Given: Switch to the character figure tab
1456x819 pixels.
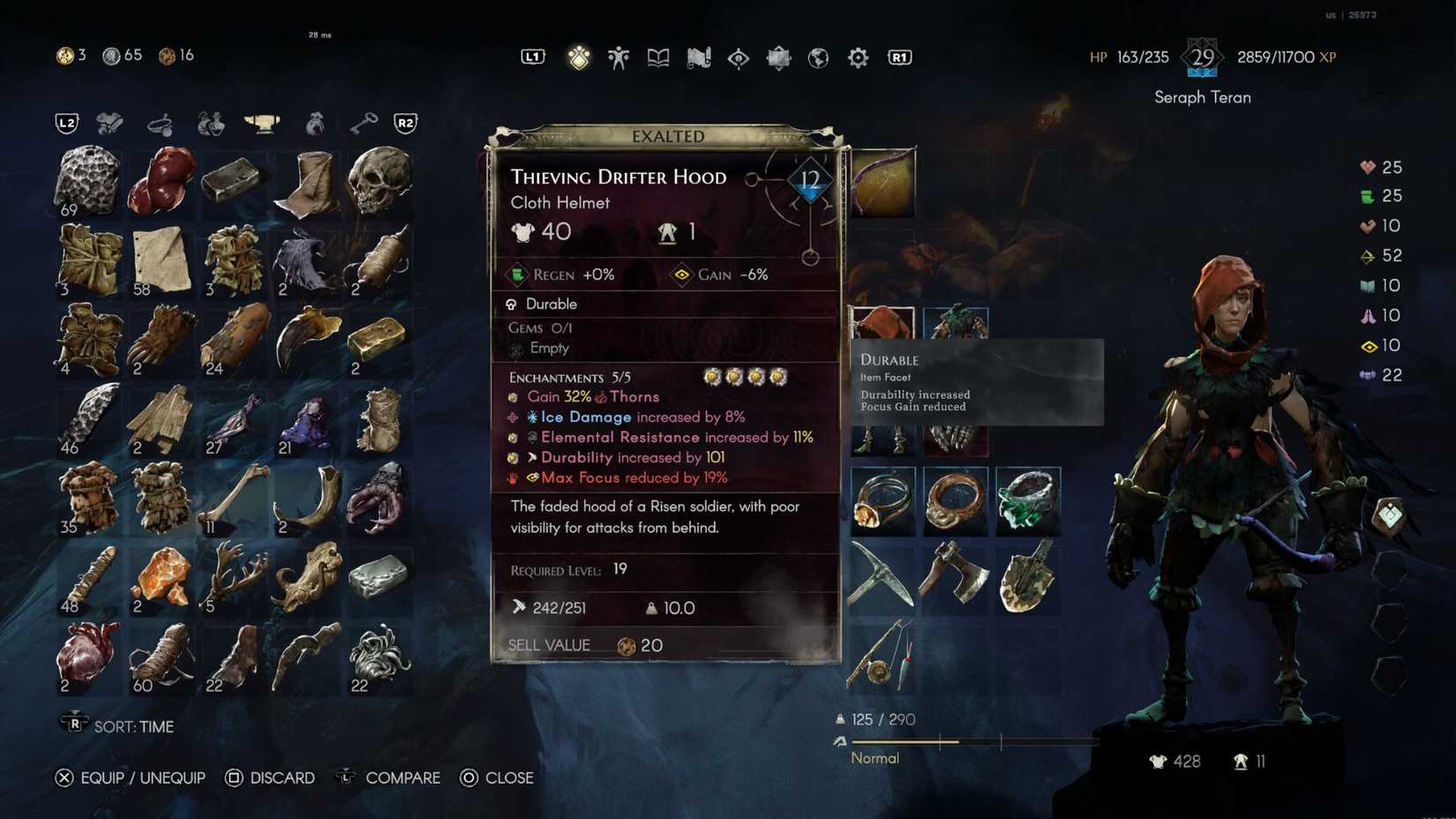Looking at the screenshot, I should point(618,58).
